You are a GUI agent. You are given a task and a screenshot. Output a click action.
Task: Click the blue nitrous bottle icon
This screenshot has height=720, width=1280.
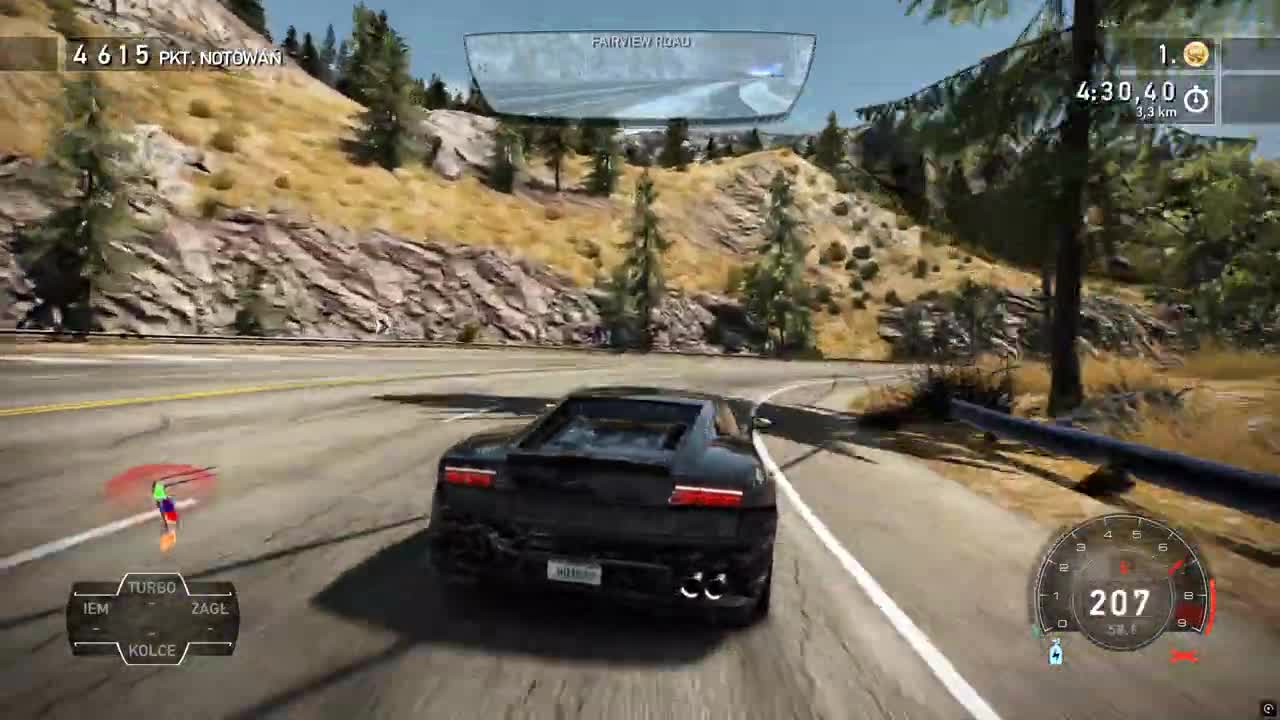[x=1056, y=654]
